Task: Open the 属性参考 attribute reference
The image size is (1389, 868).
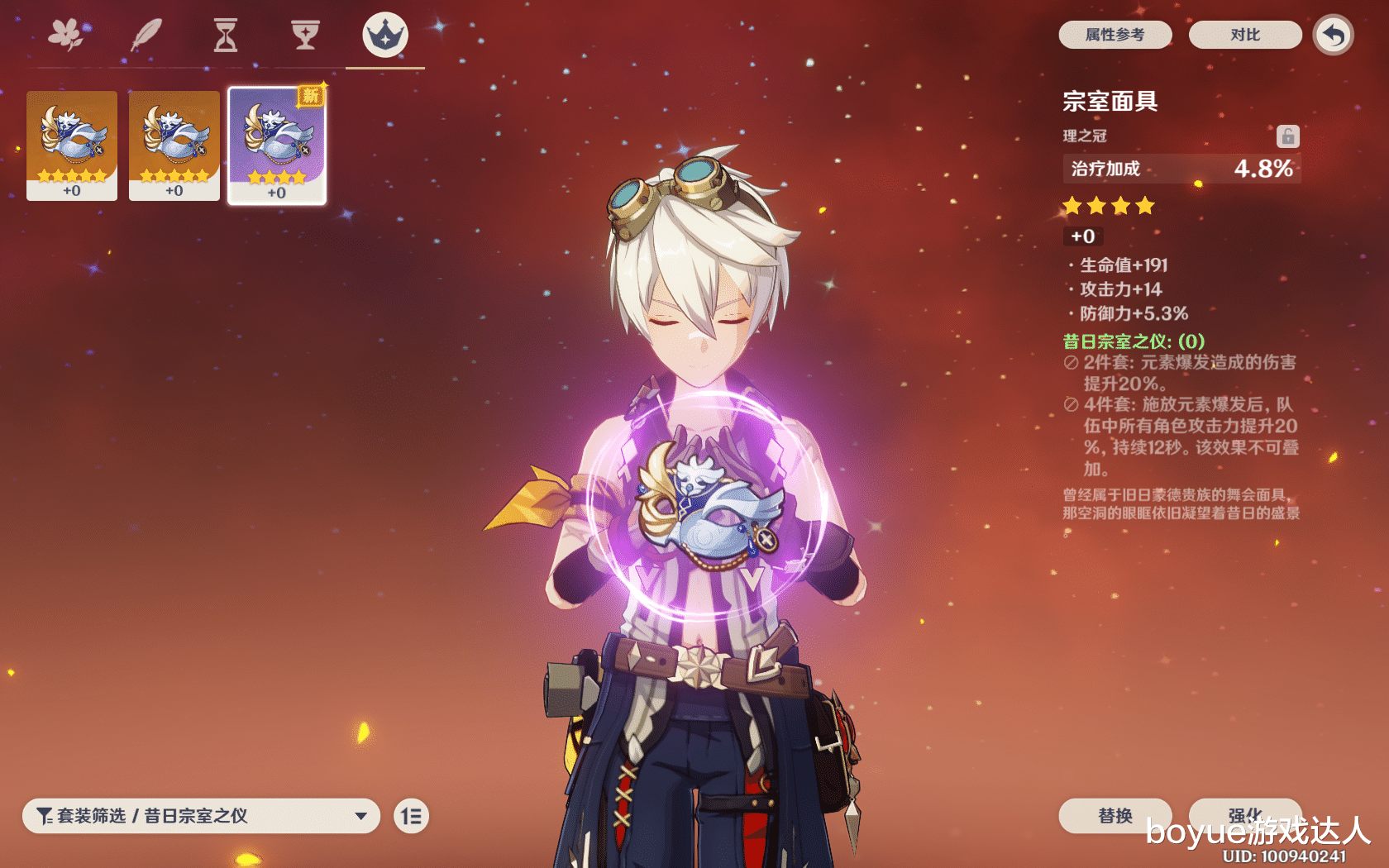Action: [1115, 35]
